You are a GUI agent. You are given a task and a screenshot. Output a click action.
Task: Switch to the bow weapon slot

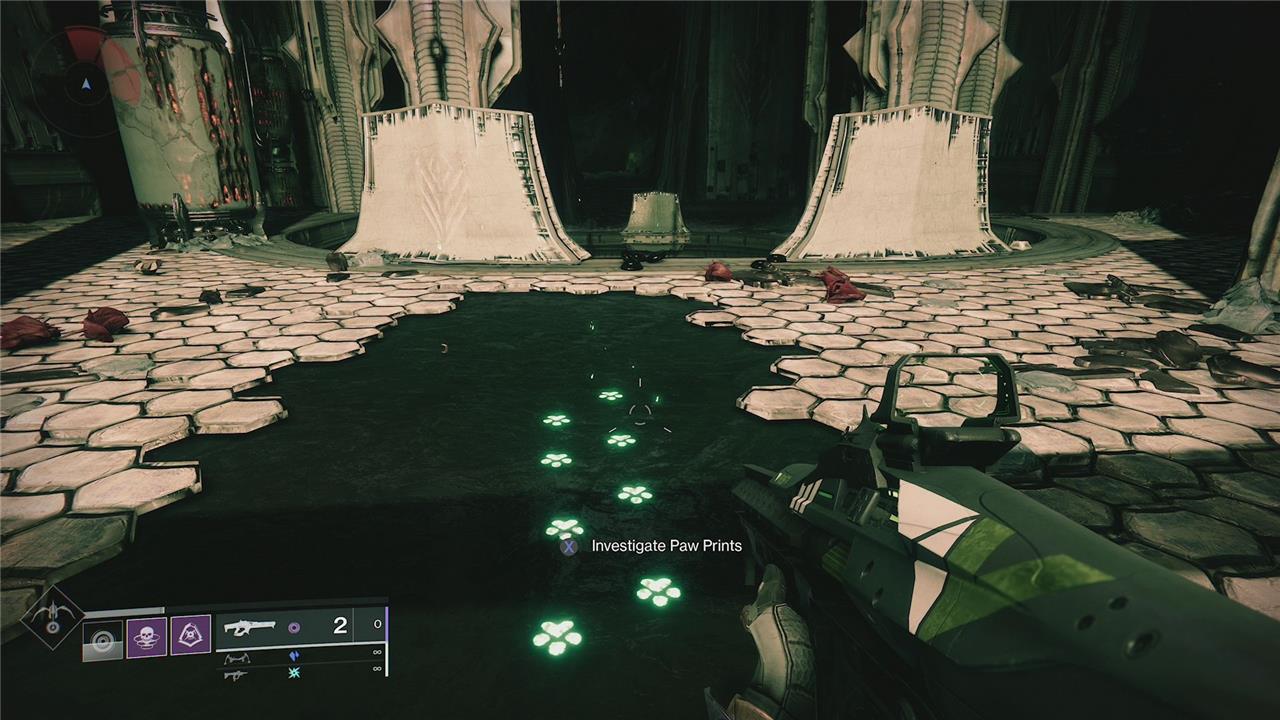click(x=236, y=657)
